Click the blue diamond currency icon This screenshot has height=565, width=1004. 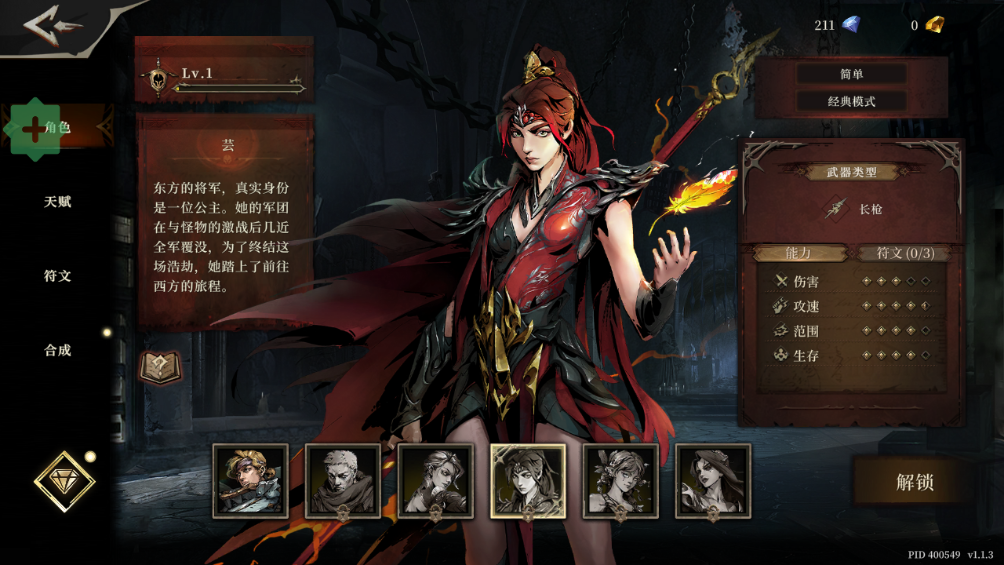pos(851,25)
